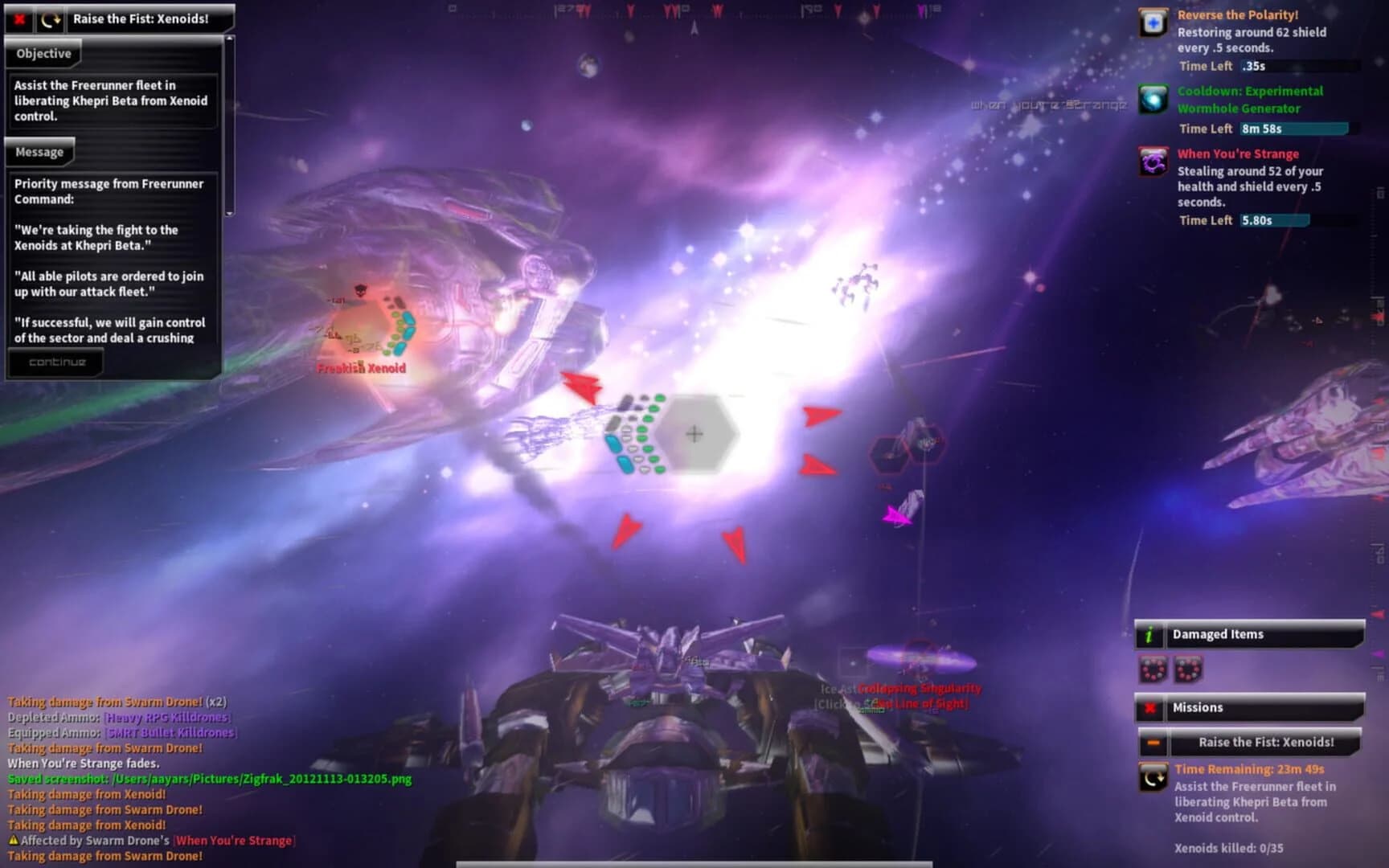Expand the Objective section header

pos(42,53)
